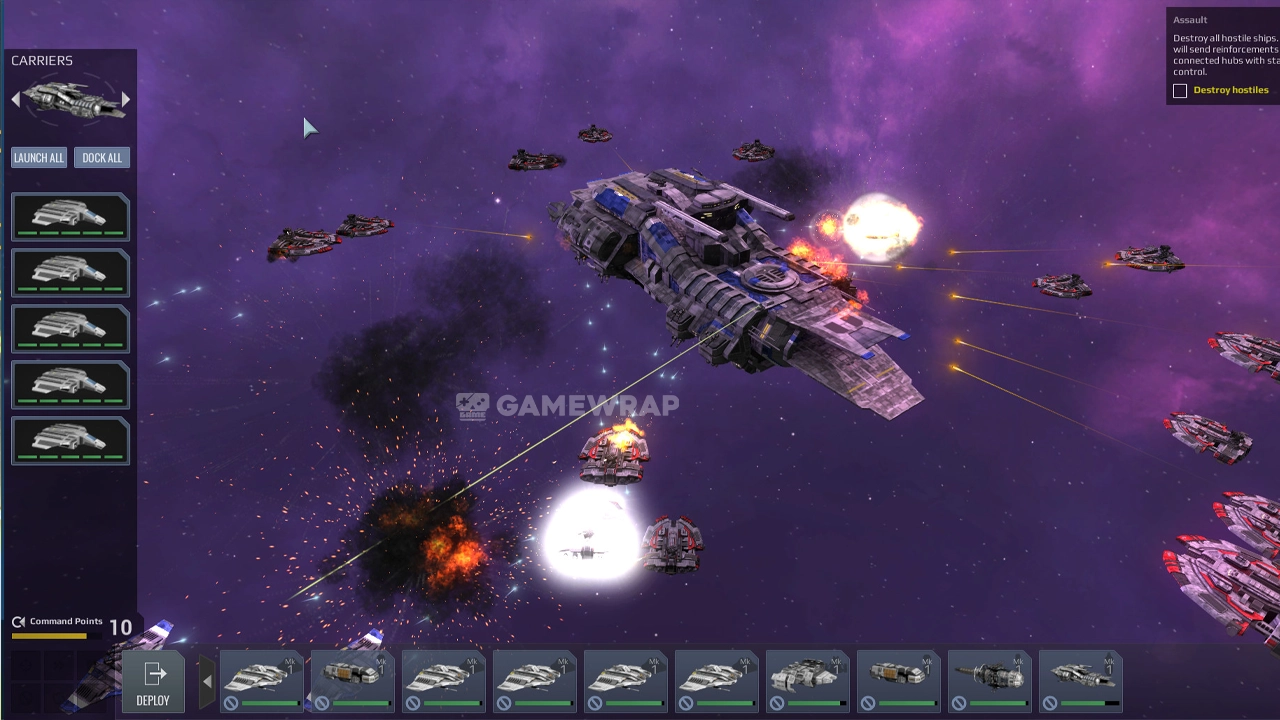
Task: Dock all carrier fighters
Action: pyautogui.click(x=102, y=158)
